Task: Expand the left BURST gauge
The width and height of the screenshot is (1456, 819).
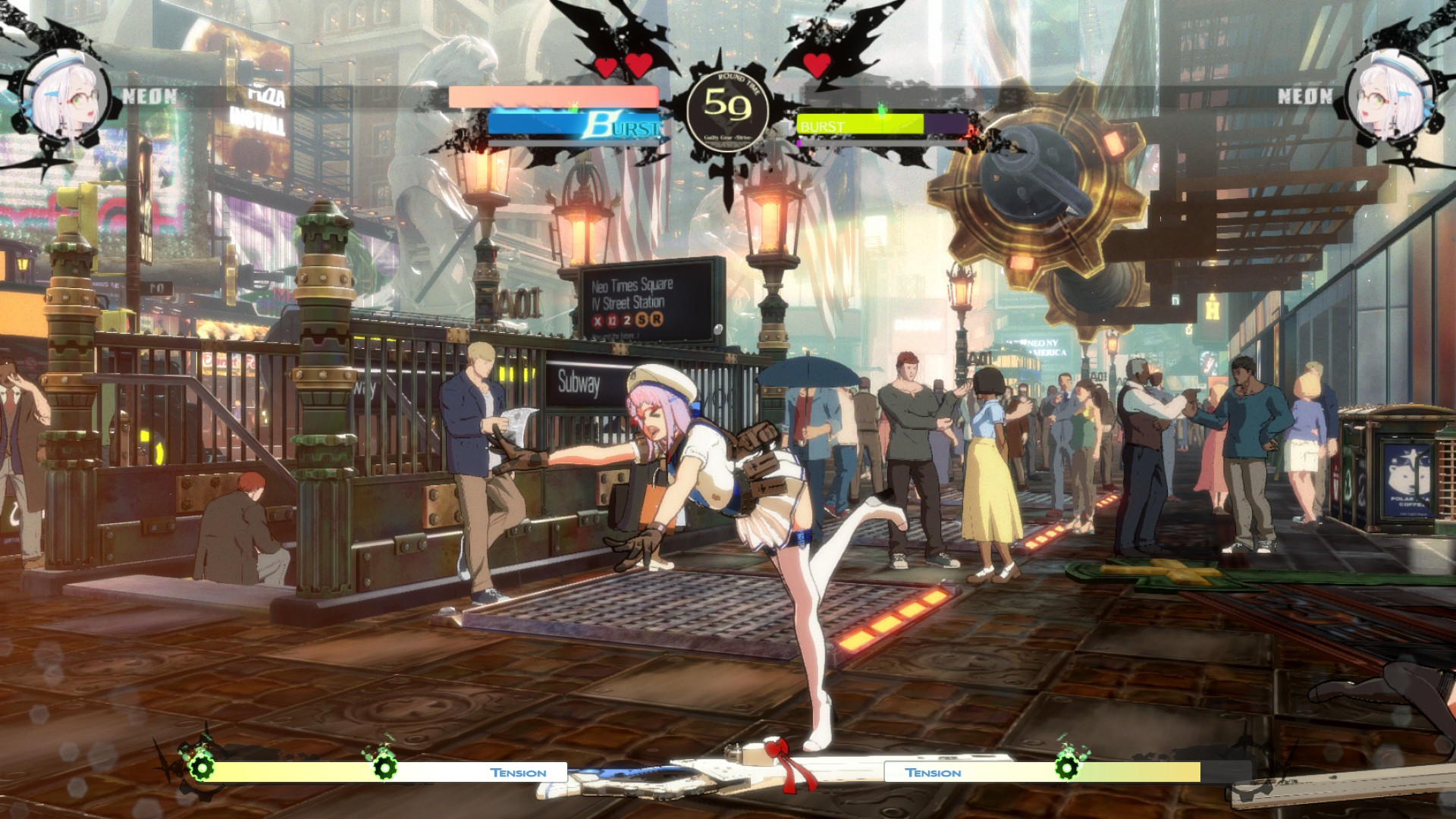Action: tap(574, 126)
